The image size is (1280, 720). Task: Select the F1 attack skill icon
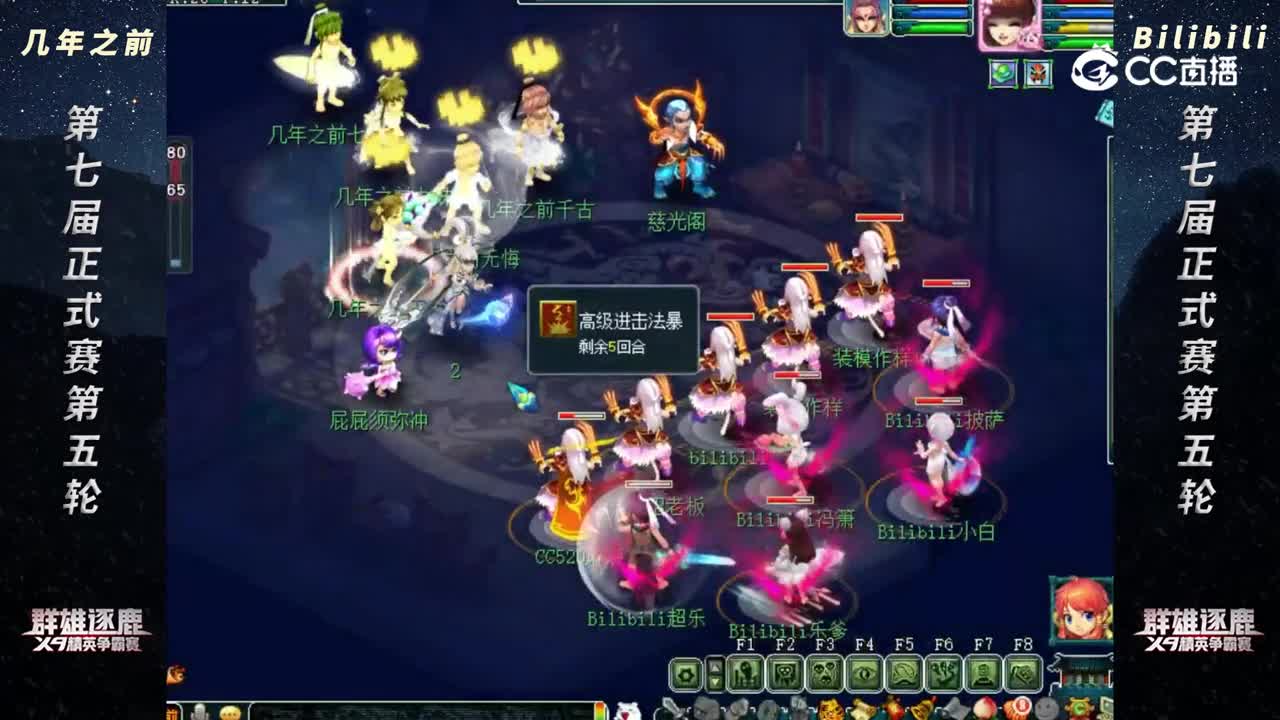[x=744, y=673]
